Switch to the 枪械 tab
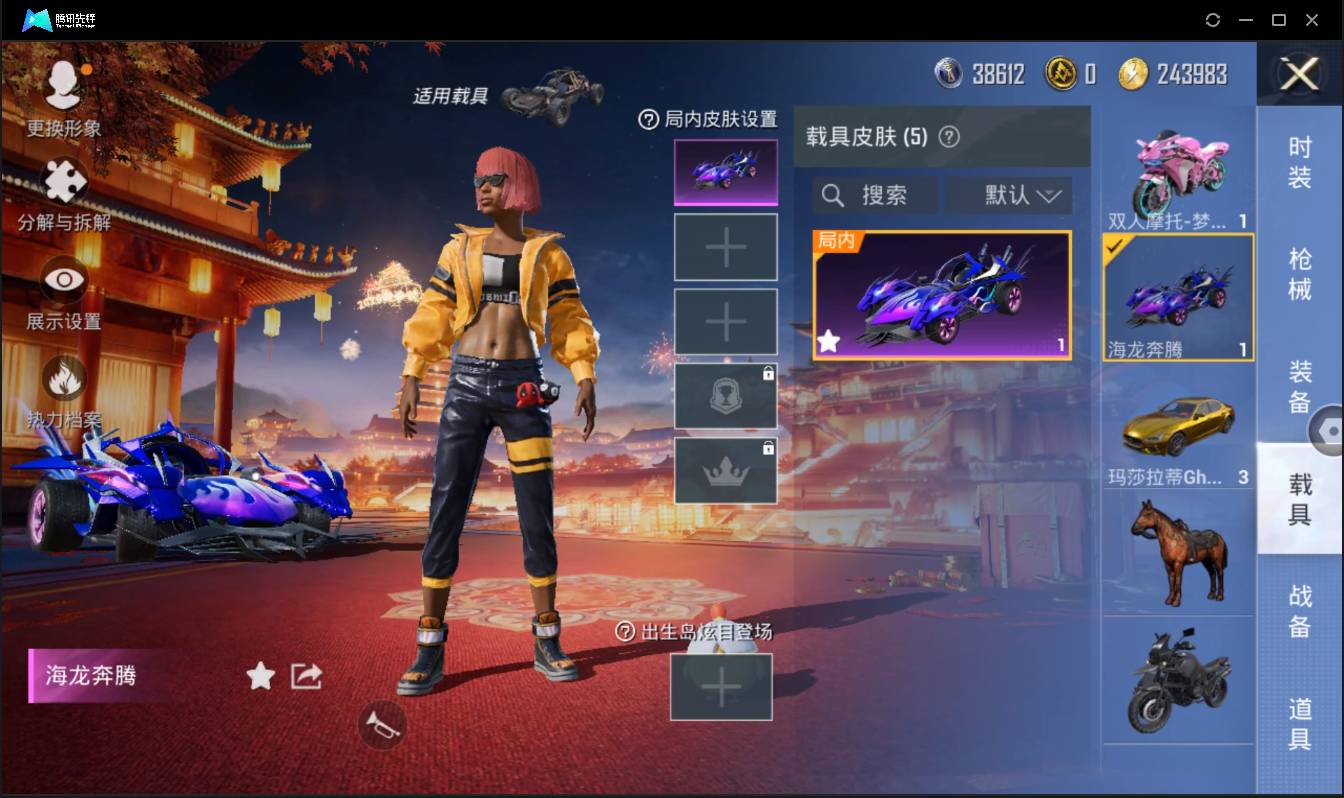Image resolution: width=1344 pixels, height=798 pixels. 1300,275
